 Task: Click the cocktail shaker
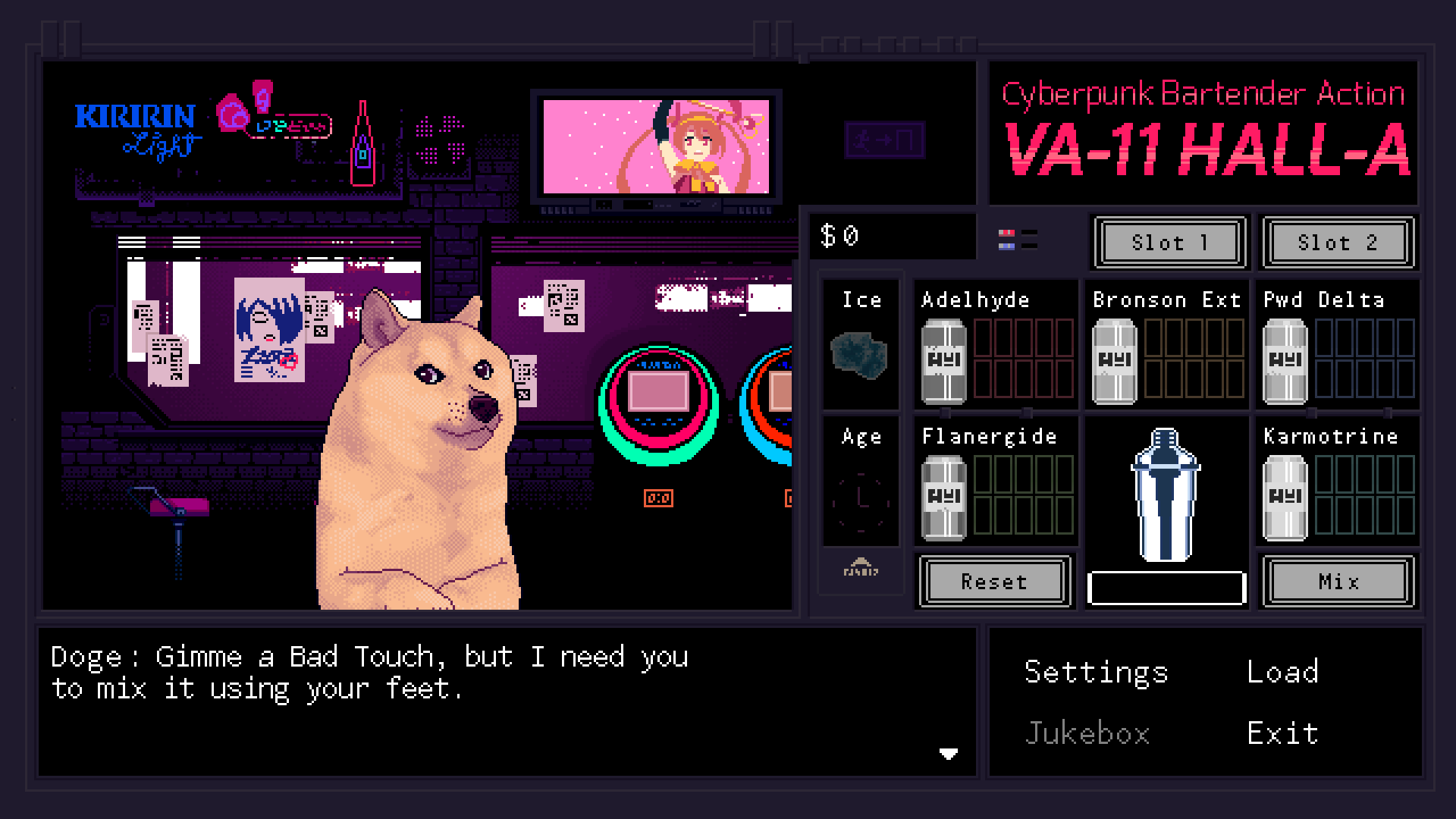pyautogui.click(x=1165, y=494)
